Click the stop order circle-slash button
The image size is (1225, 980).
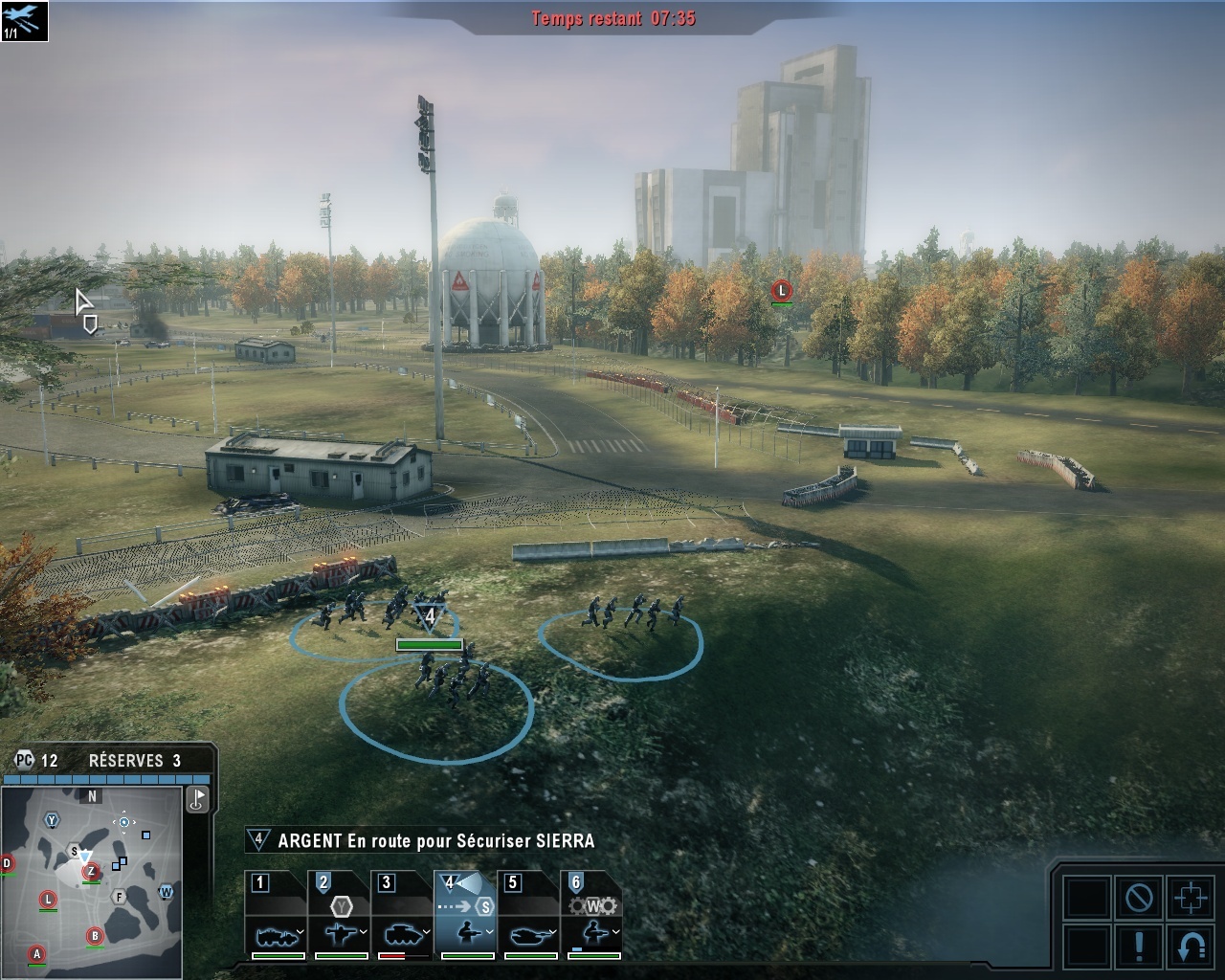click(x=1139, y=898)
